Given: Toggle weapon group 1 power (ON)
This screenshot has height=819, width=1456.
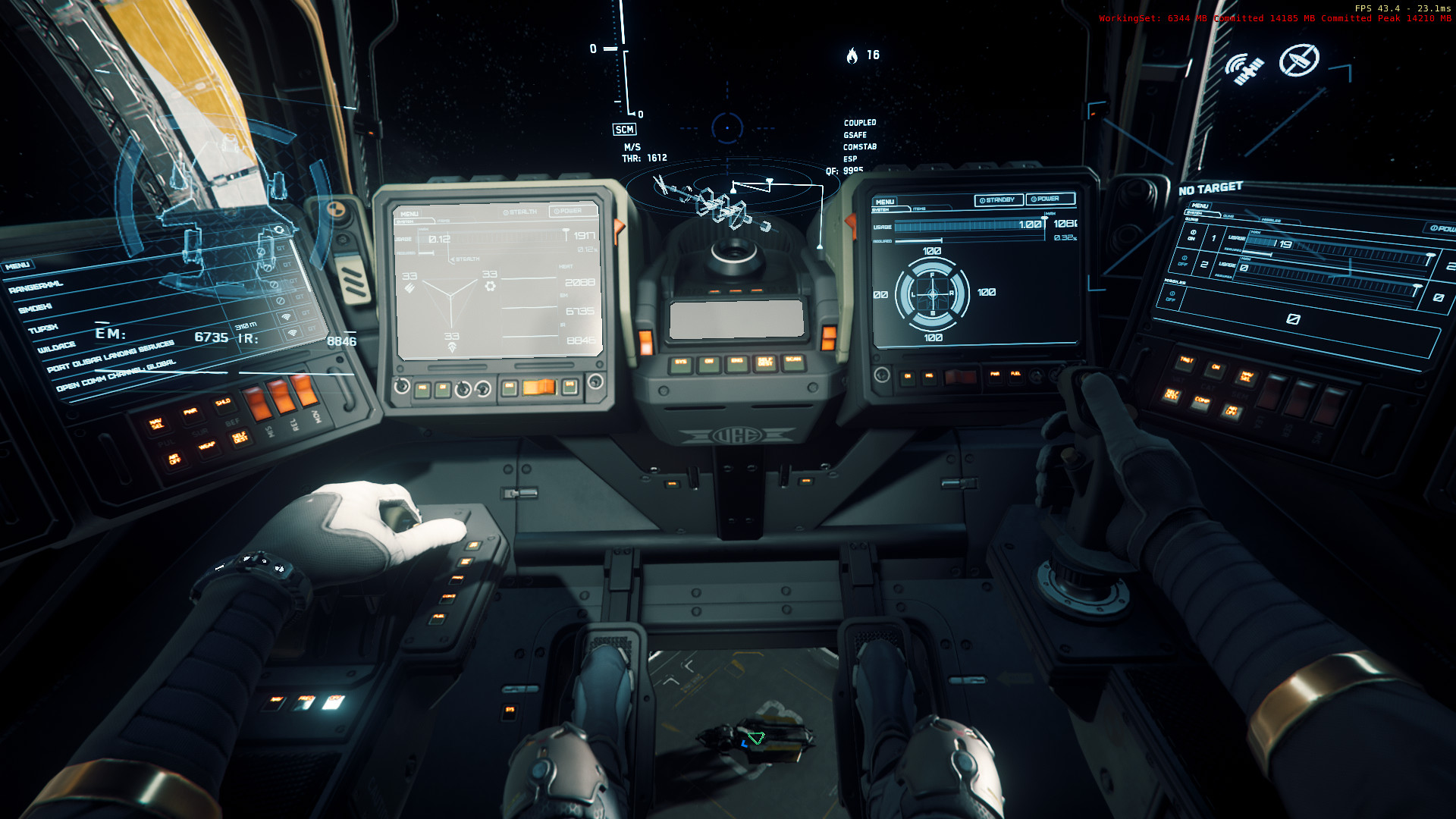Looking at the screenshot, I should click(1192, 235).
